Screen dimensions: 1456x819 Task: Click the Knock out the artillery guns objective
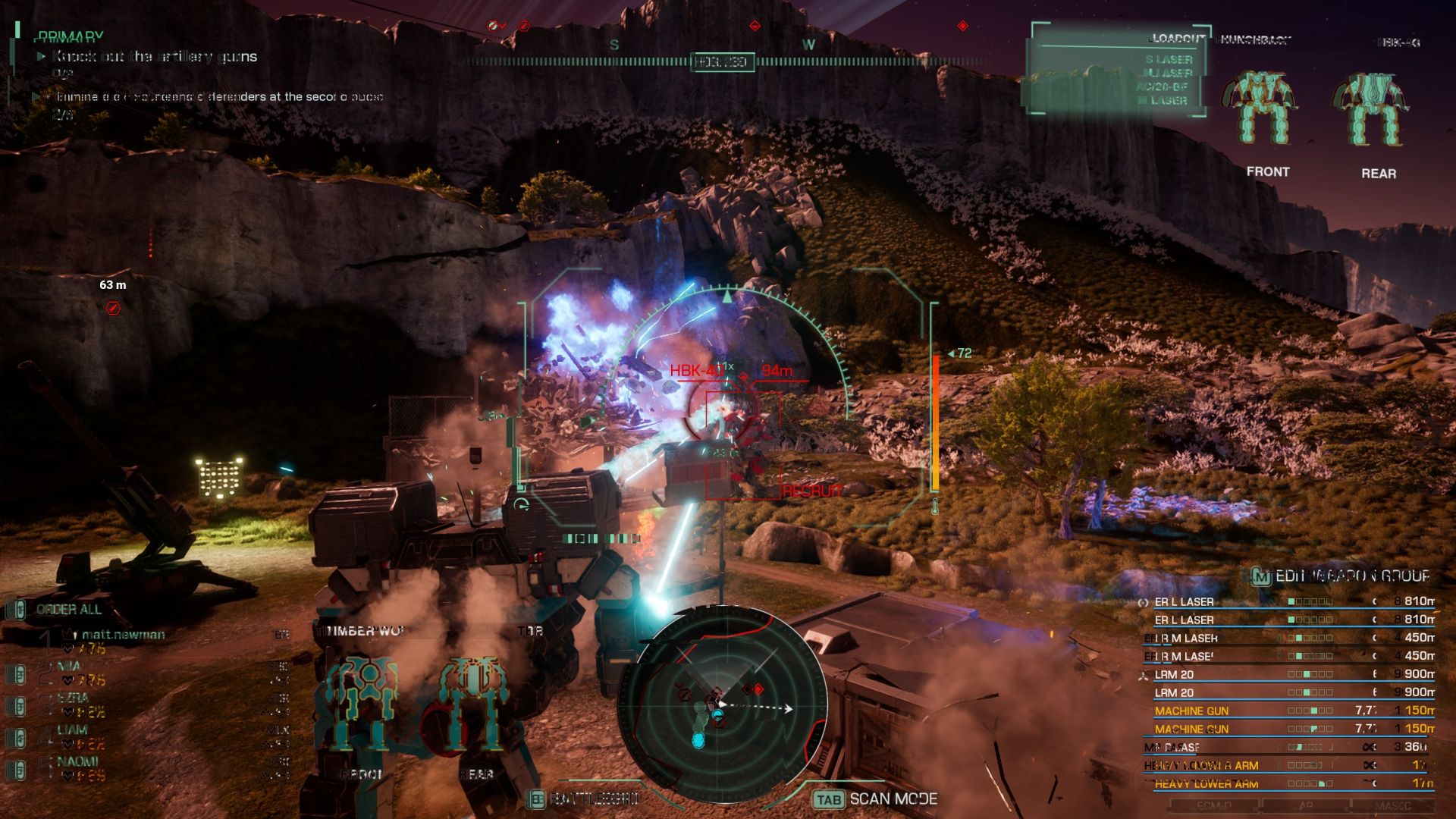[x=152, y=57]
